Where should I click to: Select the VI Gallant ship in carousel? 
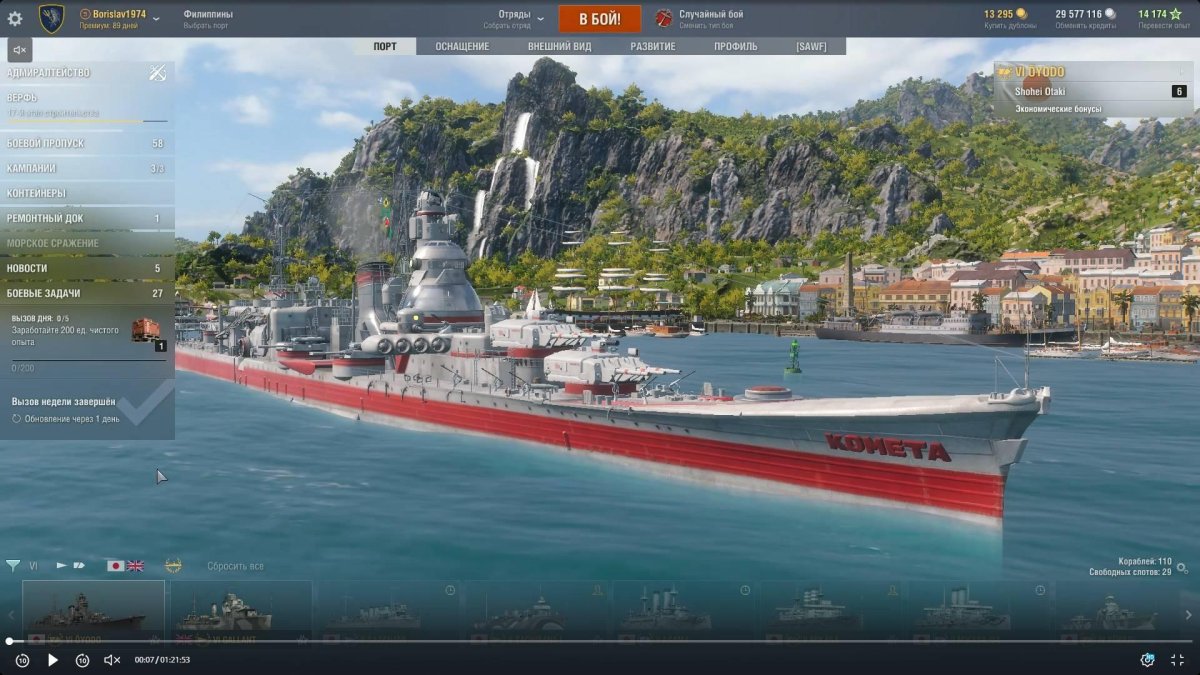(240, 612)
